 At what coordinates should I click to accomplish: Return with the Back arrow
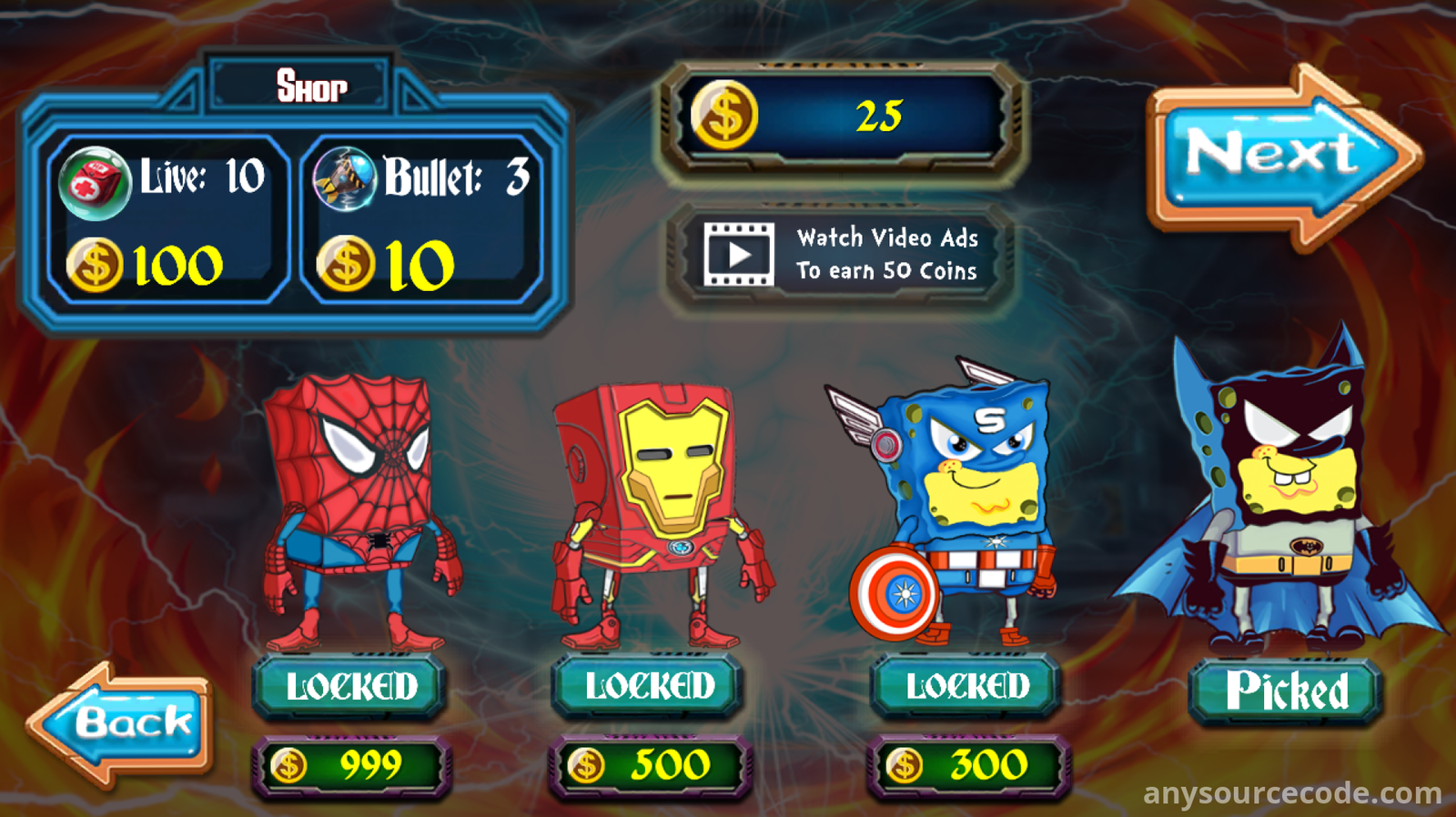pyautogui.click(x=123, y=723)
